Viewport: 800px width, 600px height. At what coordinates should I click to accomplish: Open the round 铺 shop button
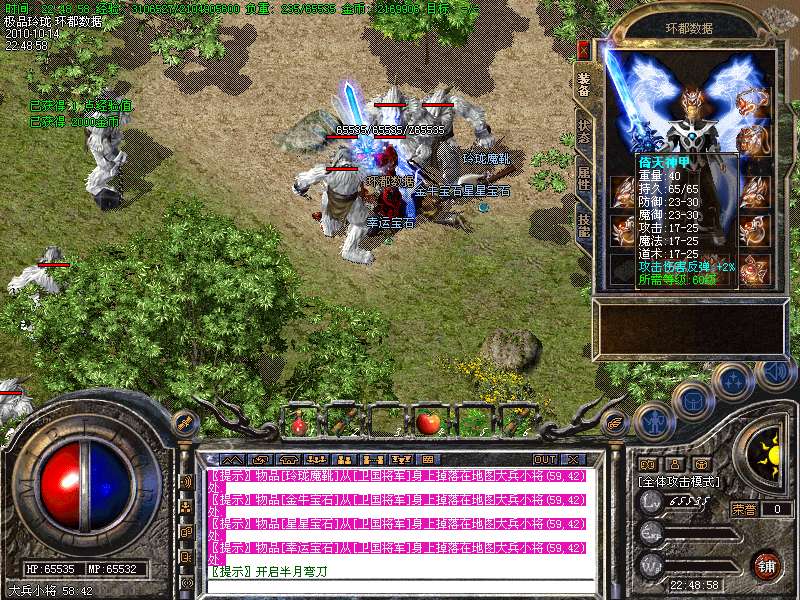coord(766,565)
